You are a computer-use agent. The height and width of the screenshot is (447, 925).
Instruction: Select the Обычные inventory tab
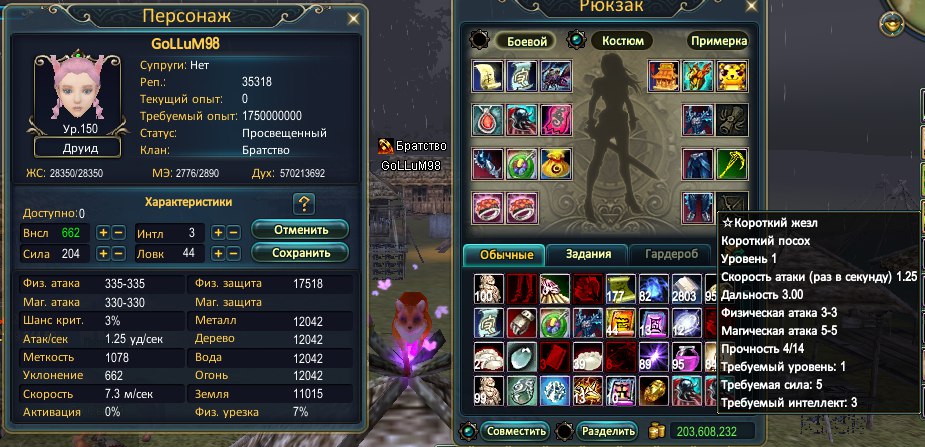coord(504,254)
